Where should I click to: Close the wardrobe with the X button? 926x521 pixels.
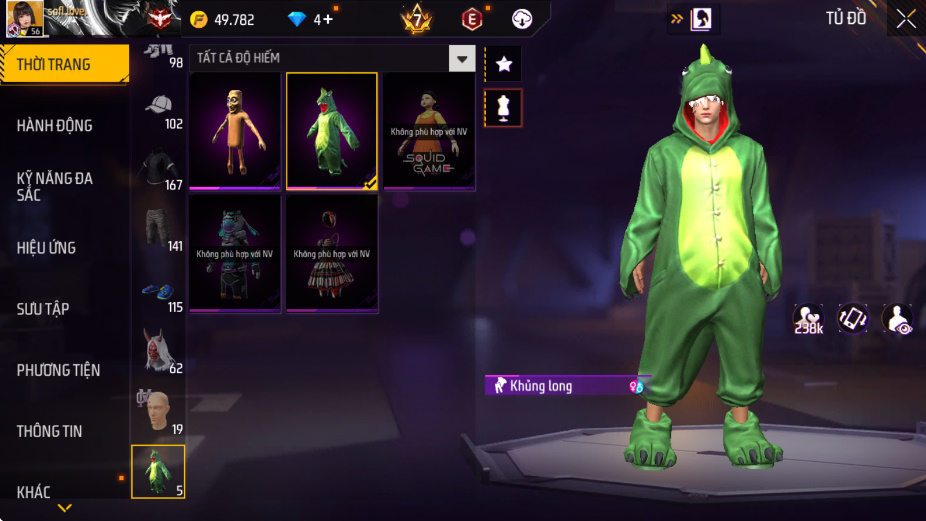click(906, 18)
